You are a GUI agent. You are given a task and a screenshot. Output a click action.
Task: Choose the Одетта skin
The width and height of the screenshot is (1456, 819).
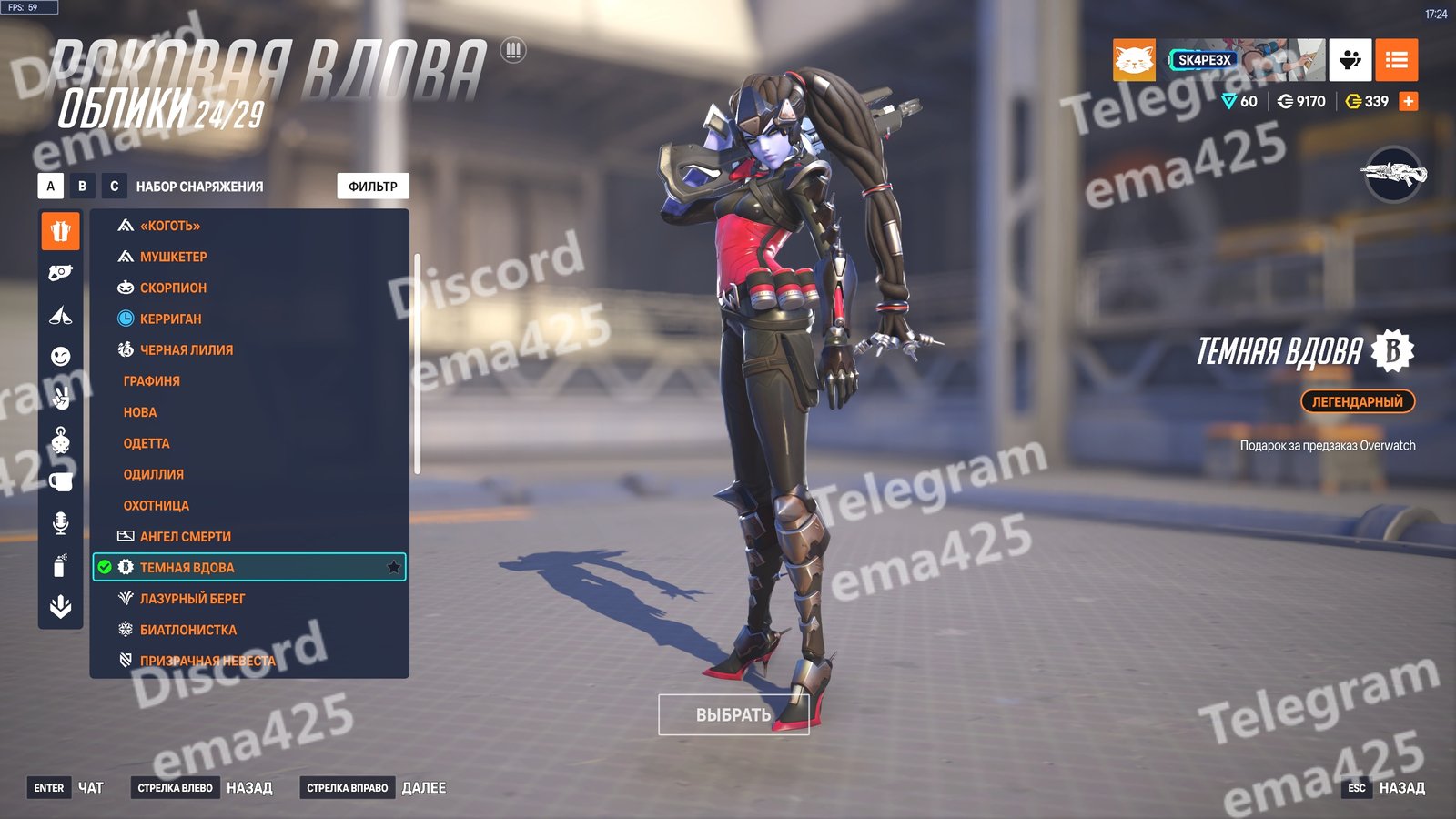pos(147,443)
